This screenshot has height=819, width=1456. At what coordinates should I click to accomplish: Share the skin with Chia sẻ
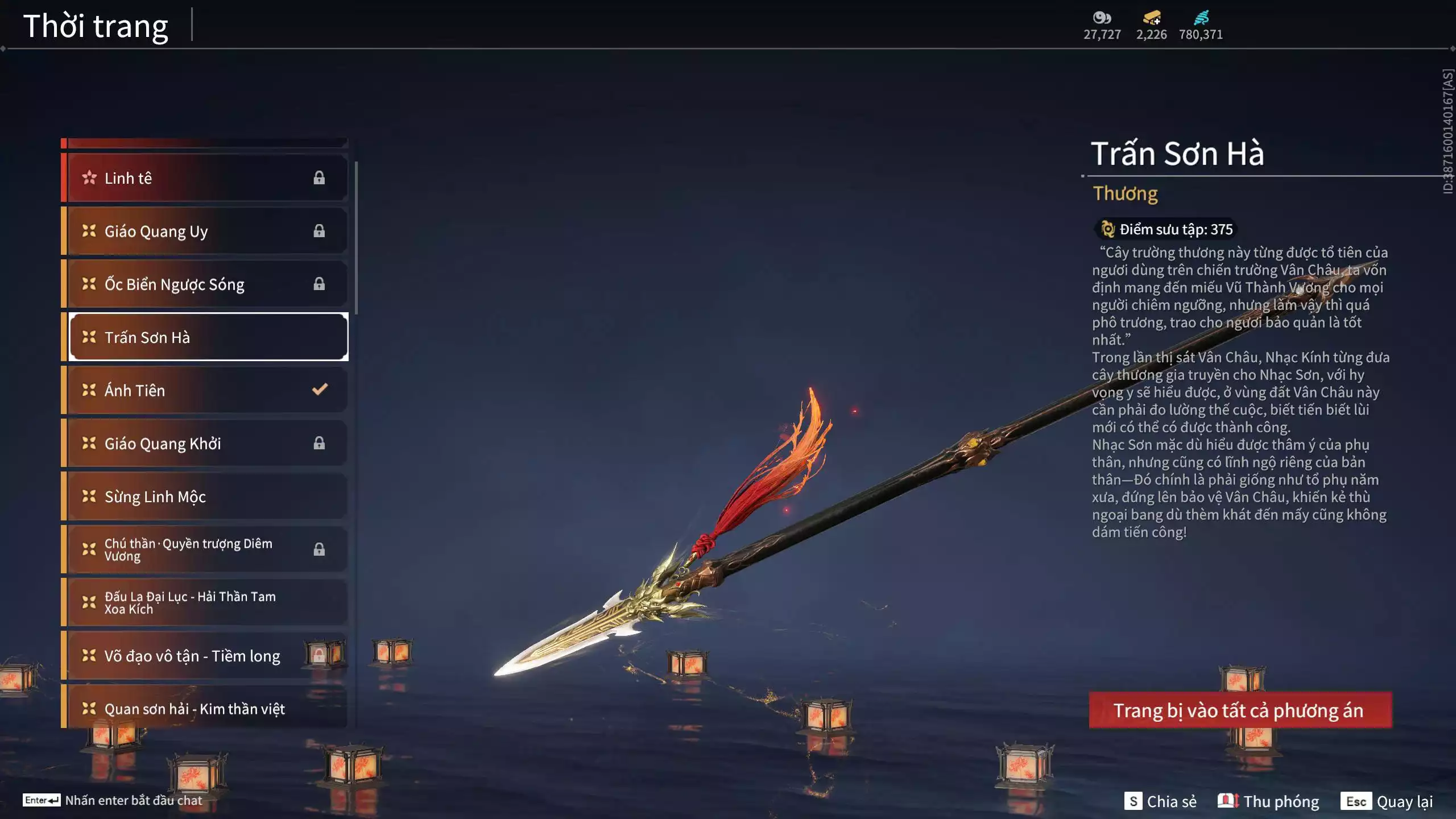1160,801
